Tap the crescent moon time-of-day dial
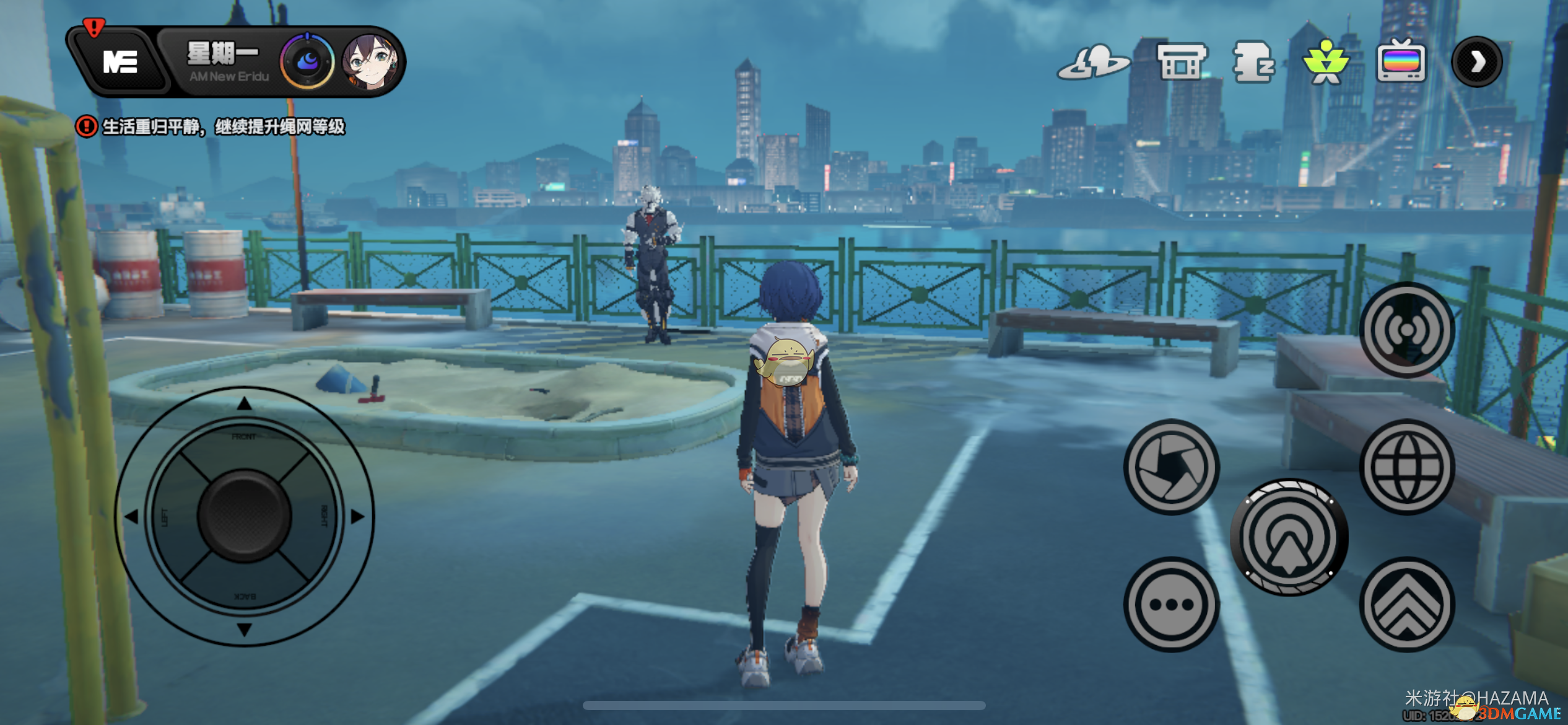Image resolution: width=1568 pixels, height=725 pixels. (307, 62)
